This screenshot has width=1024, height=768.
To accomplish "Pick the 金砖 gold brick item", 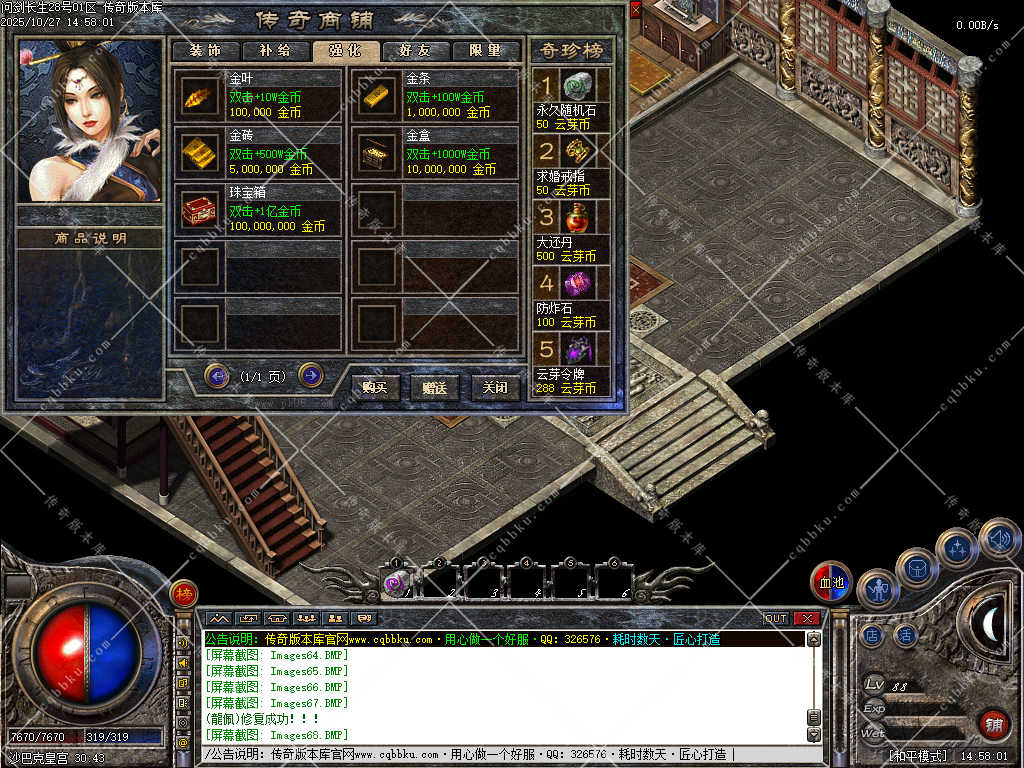I will click(x=199, y=153).
